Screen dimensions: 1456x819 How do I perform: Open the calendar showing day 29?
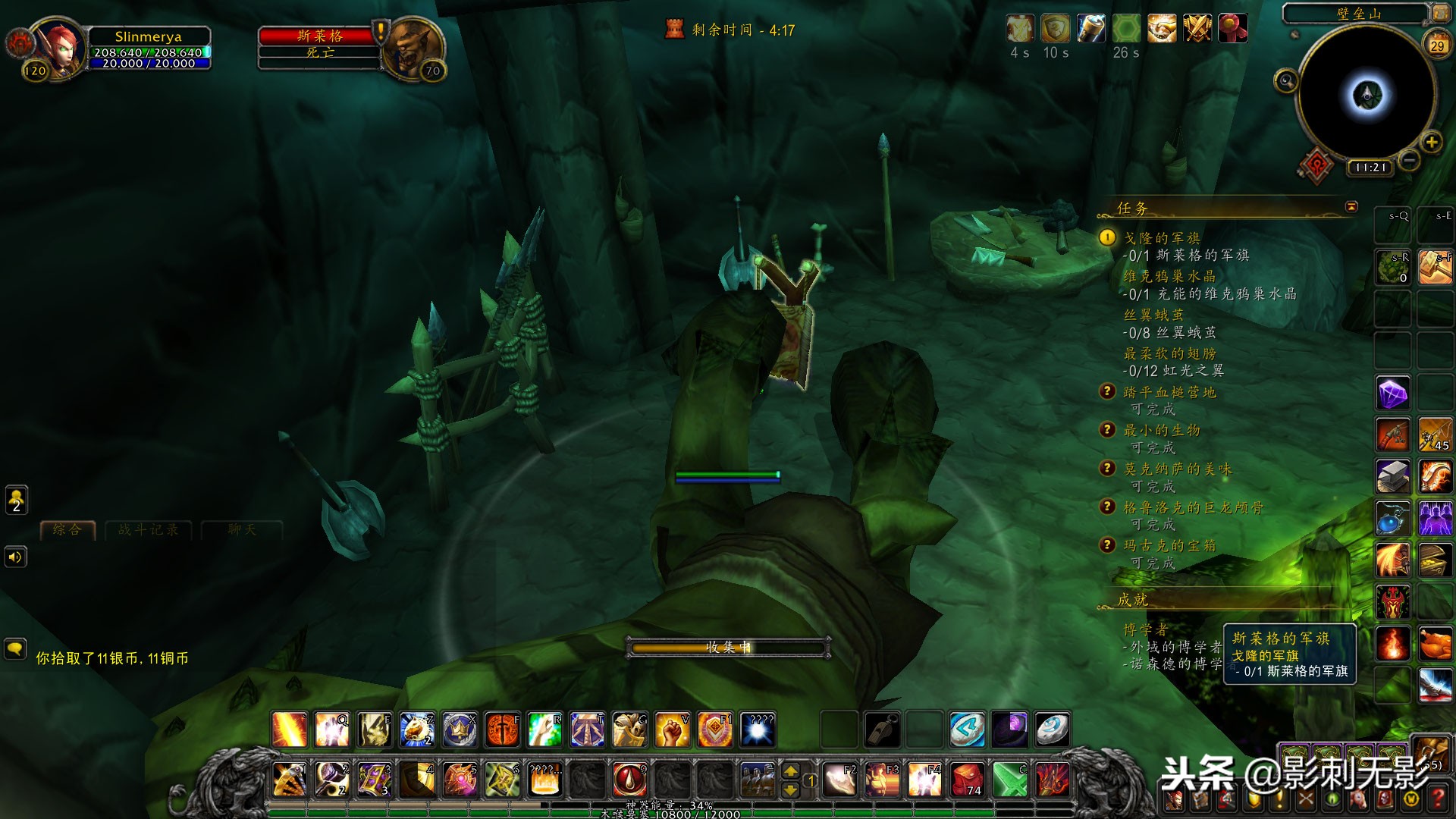[x=1437, y=45]
